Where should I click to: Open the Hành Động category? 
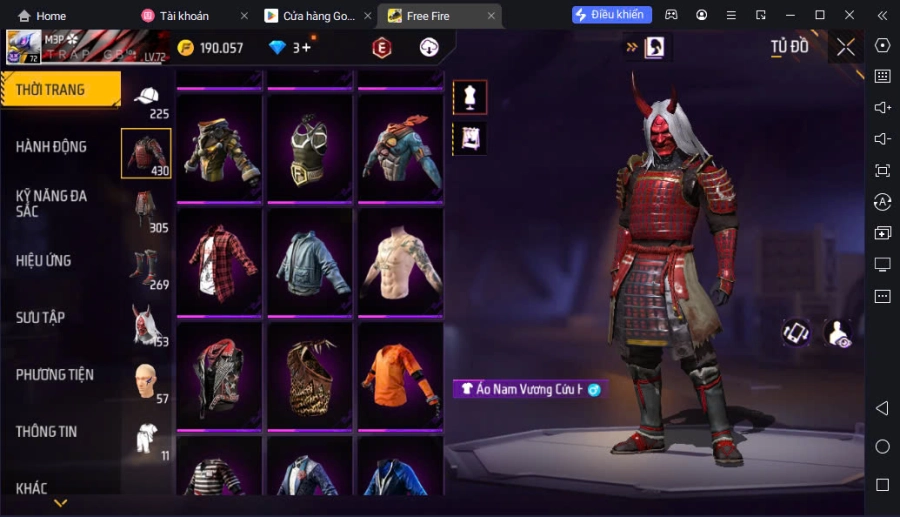(52, 147)
